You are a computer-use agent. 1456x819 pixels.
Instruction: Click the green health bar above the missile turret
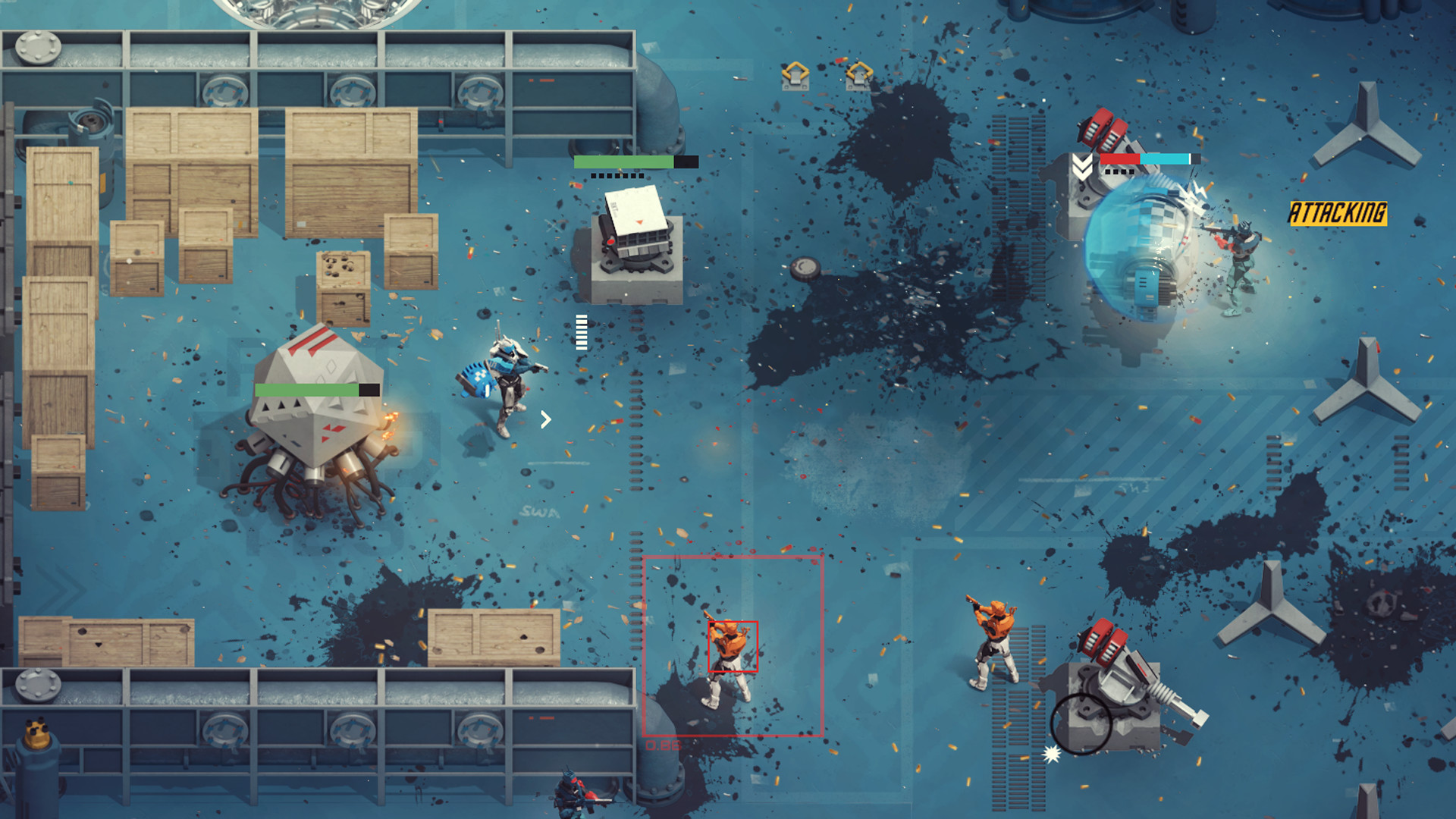click(x=623, y=162)
